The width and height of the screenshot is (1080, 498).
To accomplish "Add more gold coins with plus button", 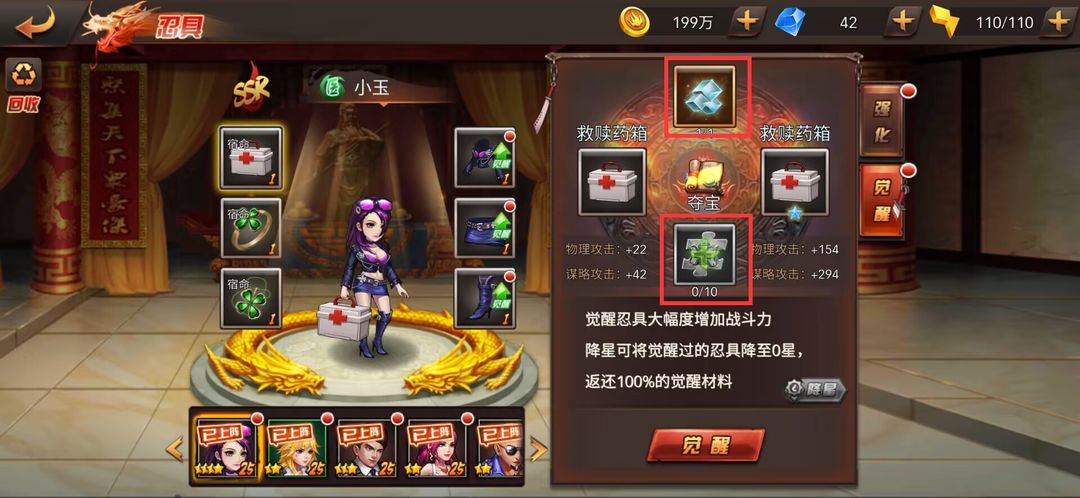I will pos(747,21).
